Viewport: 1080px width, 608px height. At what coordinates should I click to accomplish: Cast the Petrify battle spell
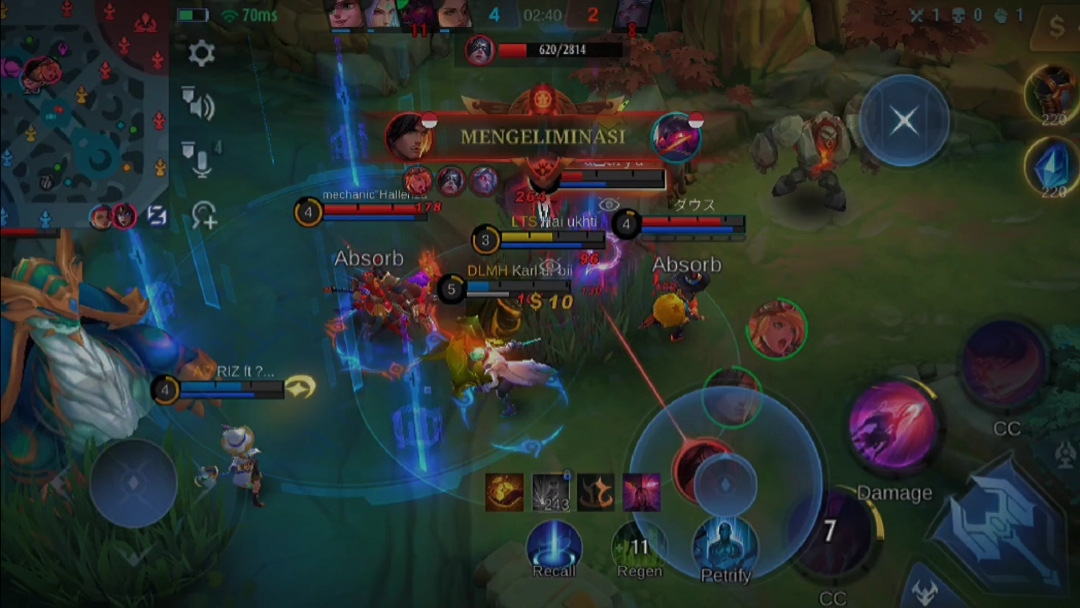click(725, 548)
